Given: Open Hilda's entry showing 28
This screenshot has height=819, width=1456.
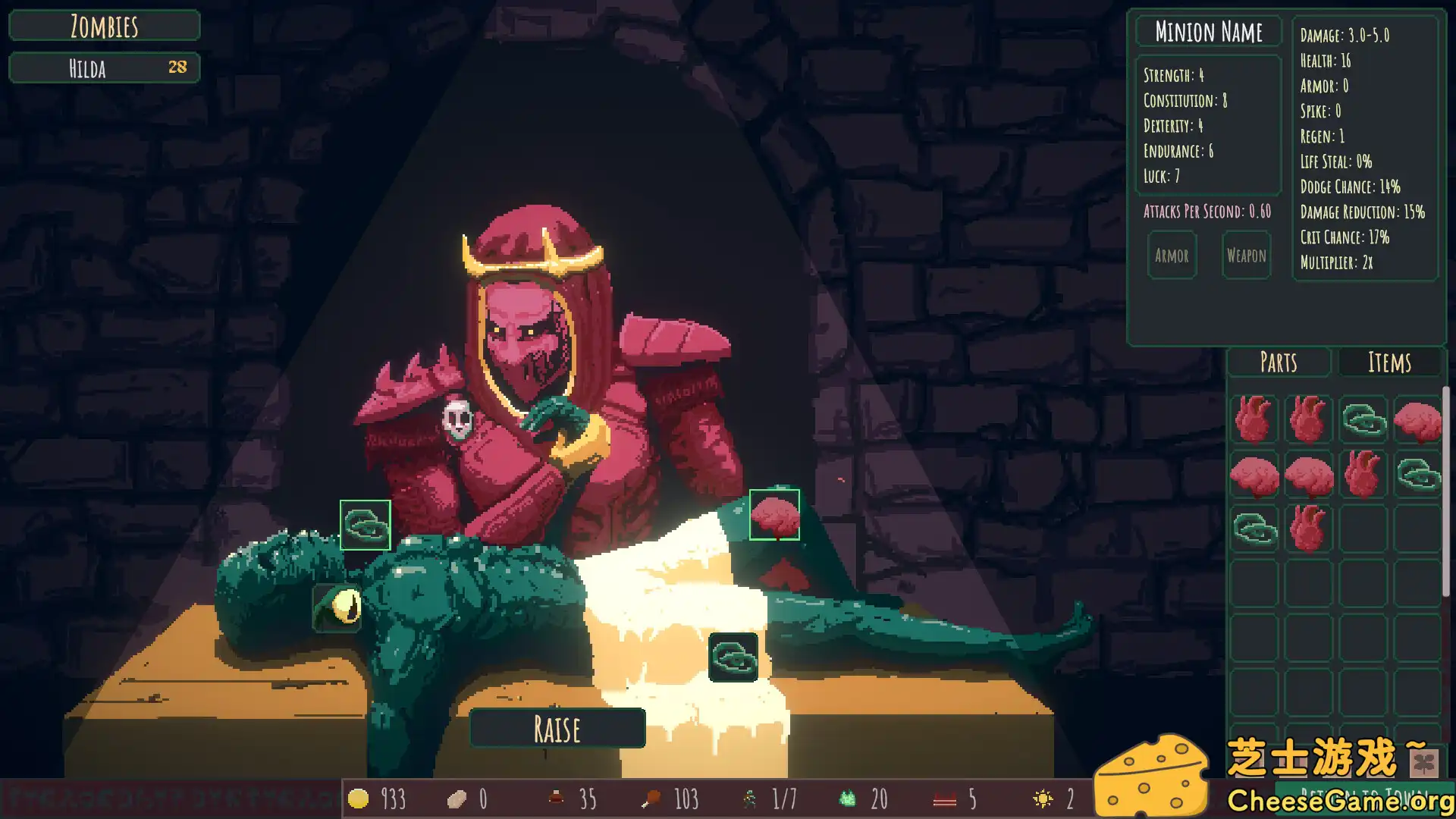Looking at the screenshot, I should (104, 68).
